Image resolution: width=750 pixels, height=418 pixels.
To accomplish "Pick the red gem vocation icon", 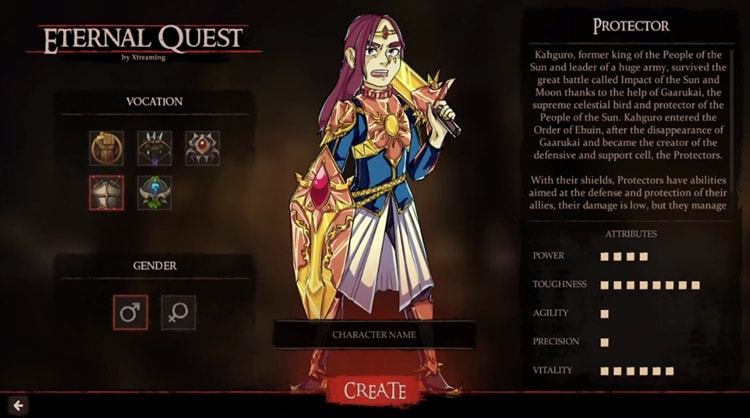I will point(202,148).
